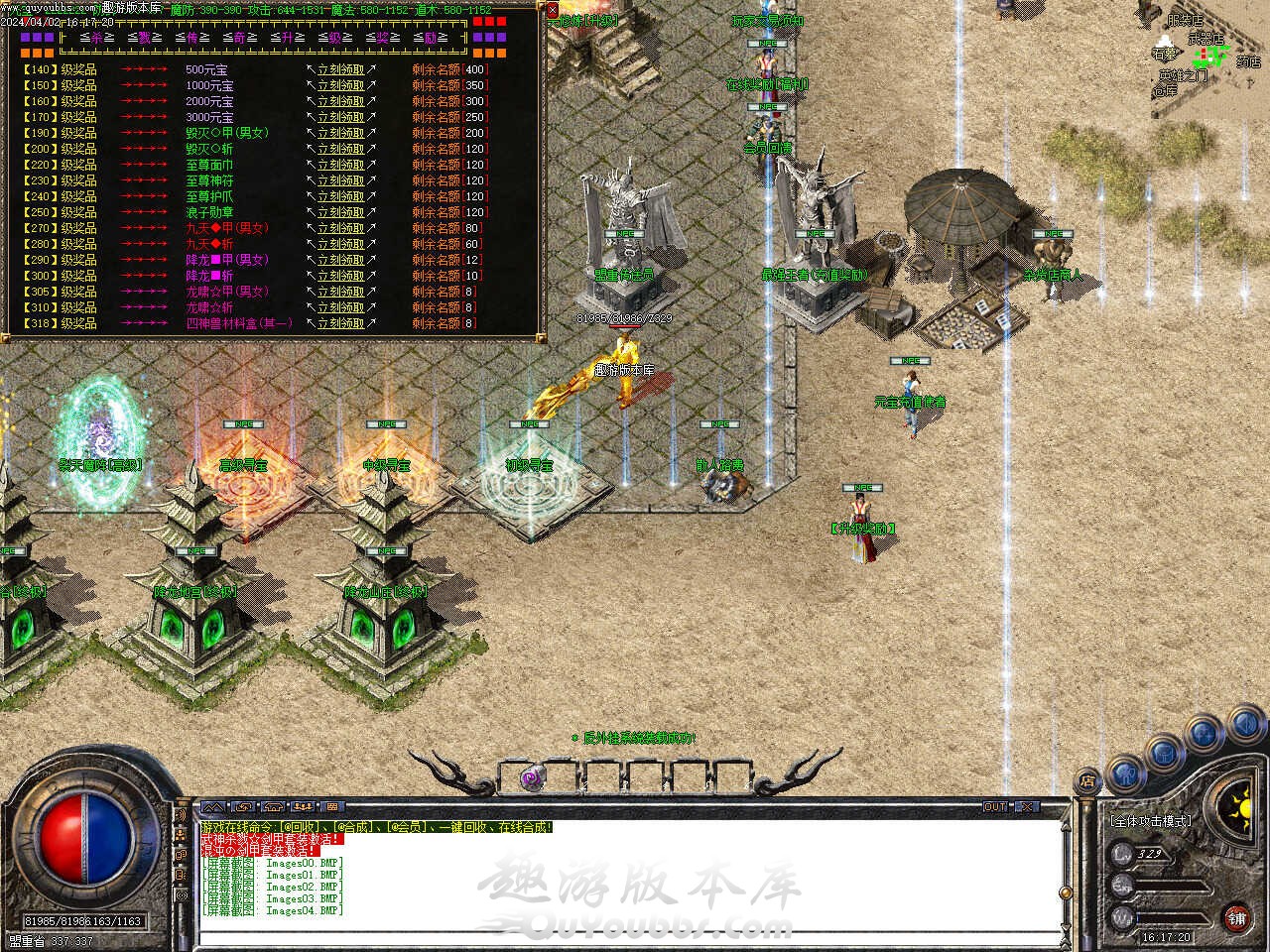The height and width of the screenshot is (952, 1270).
Task: Click the X button above the chat box
Action: pyautogui.click(x=1027, y=807)
